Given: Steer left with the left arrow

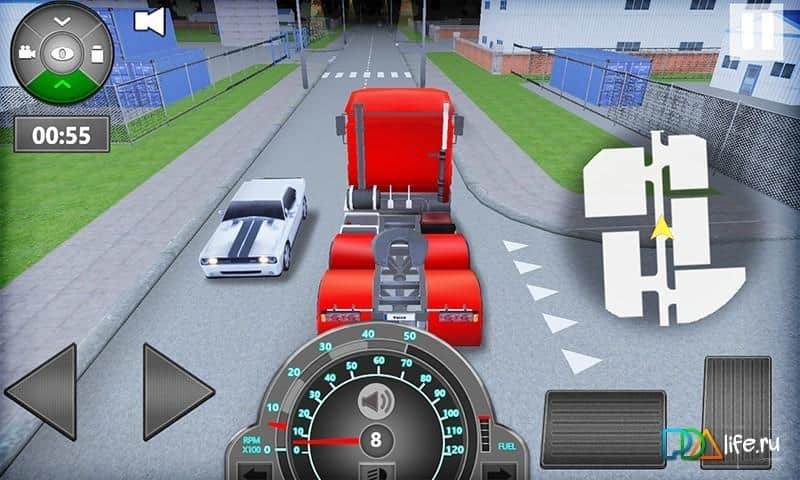Looking at the screenshot, I should [42, 391].
